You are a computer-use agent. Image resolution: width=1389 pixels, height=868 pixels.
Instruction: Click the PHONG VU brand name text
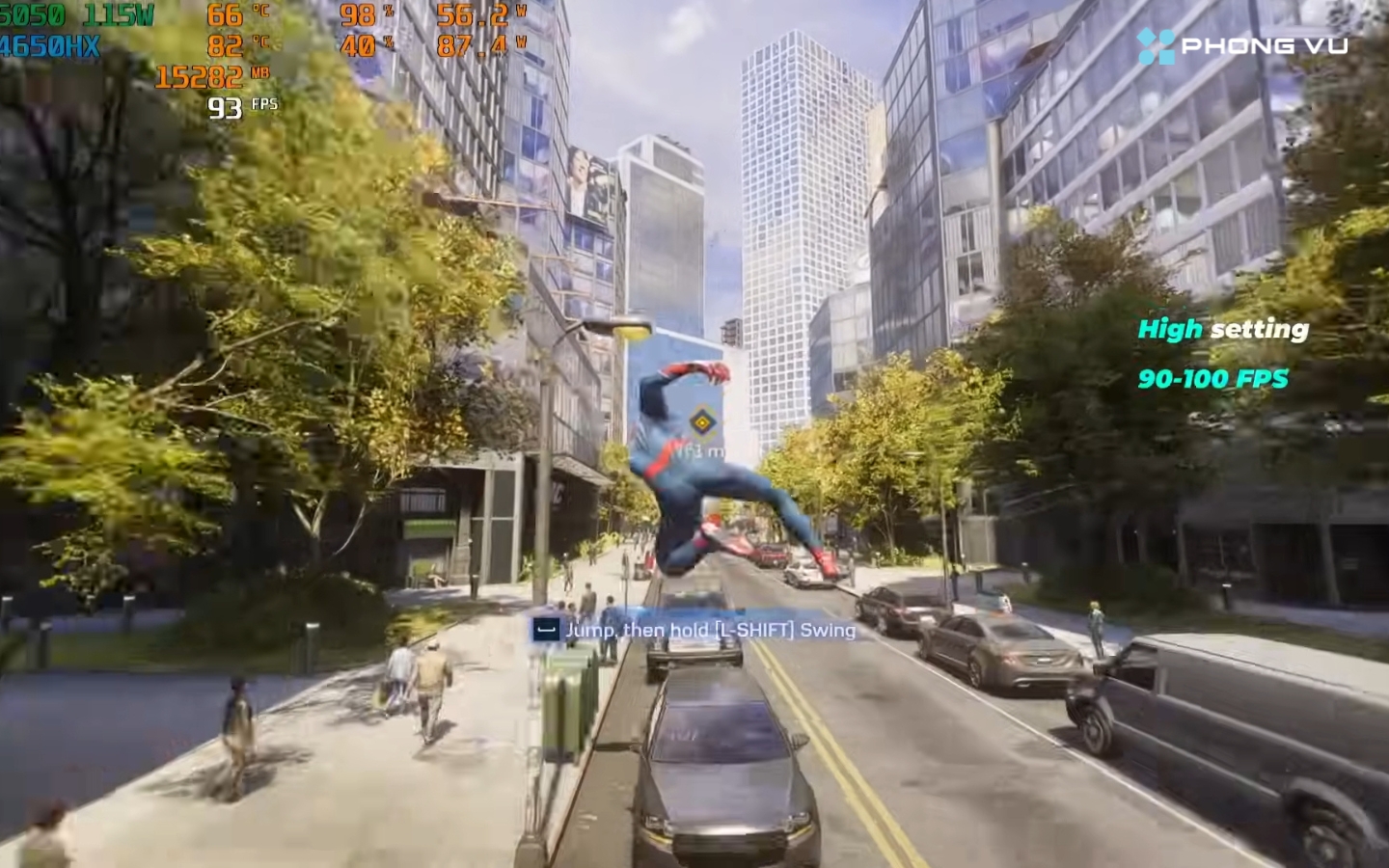tap(1262, 42)
